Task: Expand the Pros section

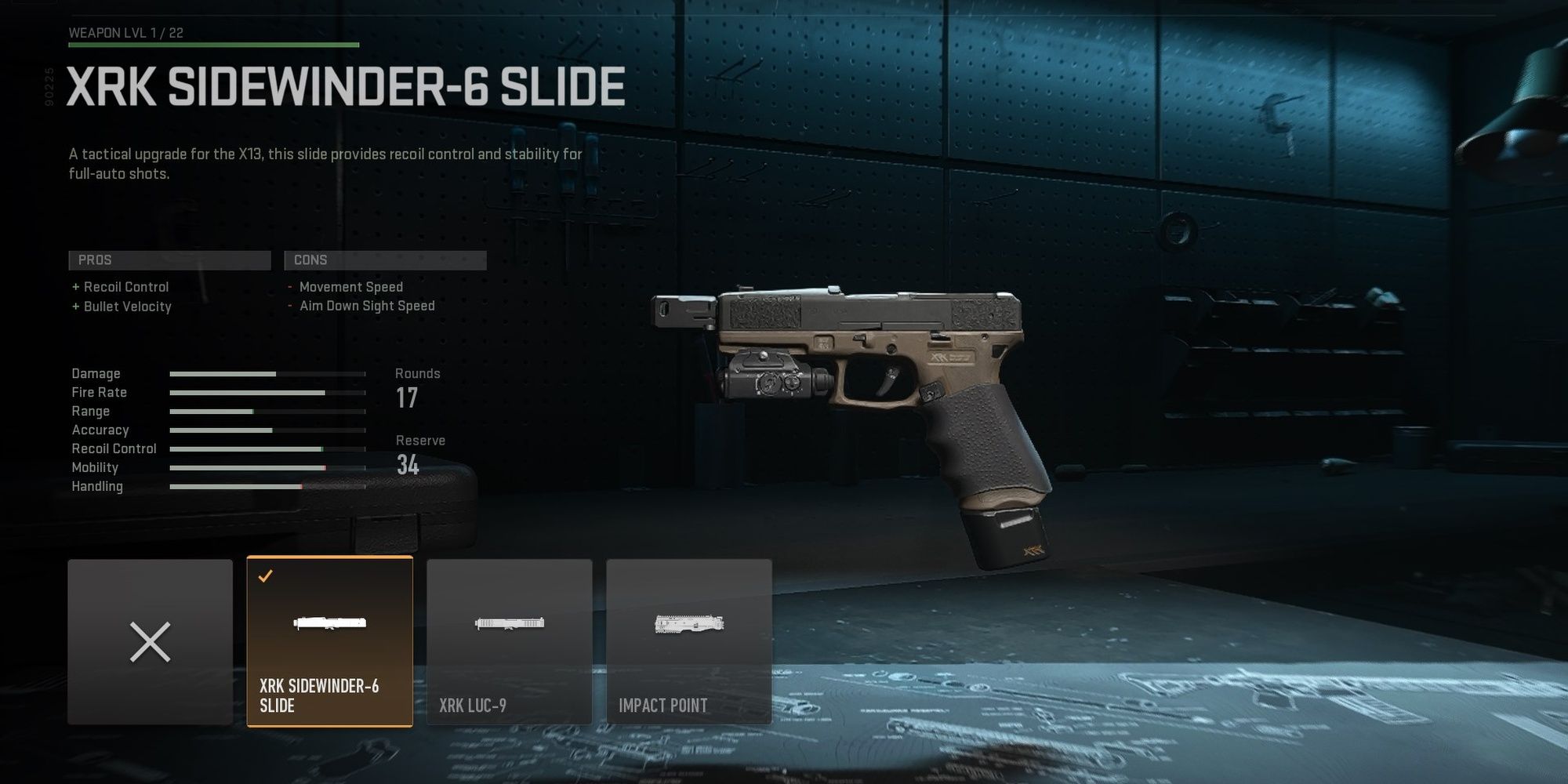Action: click(x=169, y=260)
